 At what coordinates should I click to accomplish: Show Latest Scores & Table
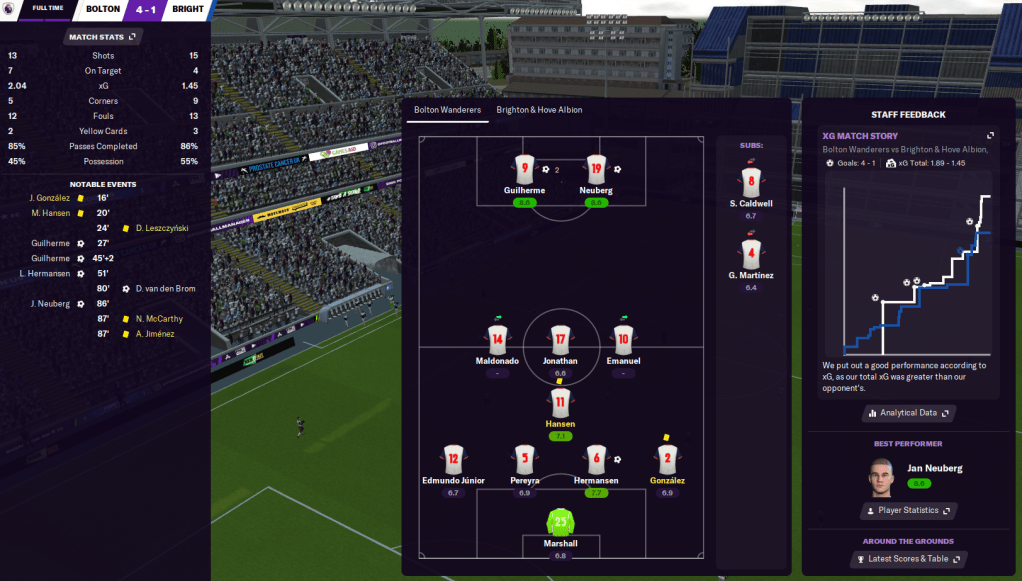click(908, 559)
